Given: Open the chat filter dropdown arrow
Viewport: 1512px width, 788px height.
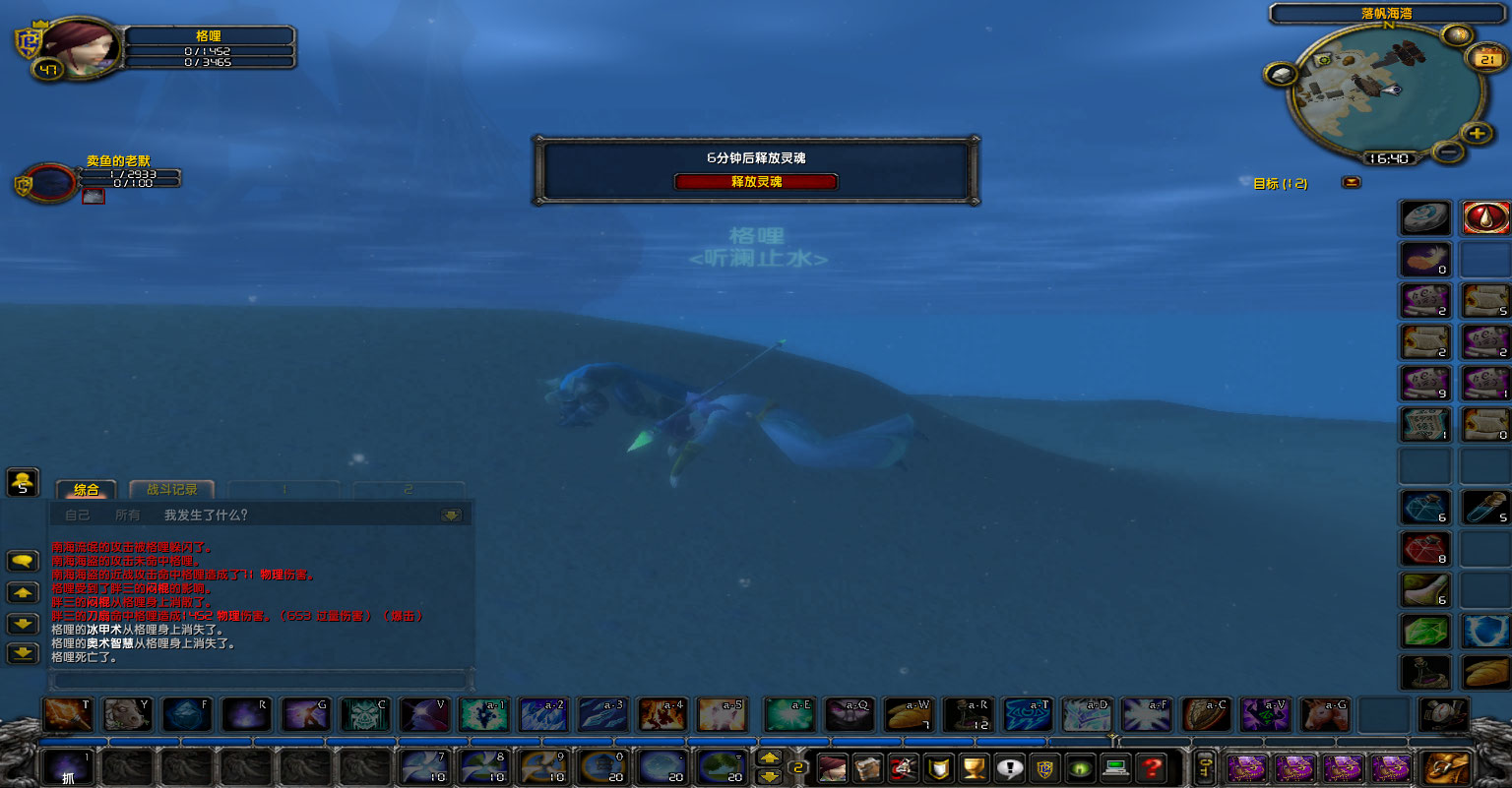Looking at the screenshot, I should tap(450, 514).
